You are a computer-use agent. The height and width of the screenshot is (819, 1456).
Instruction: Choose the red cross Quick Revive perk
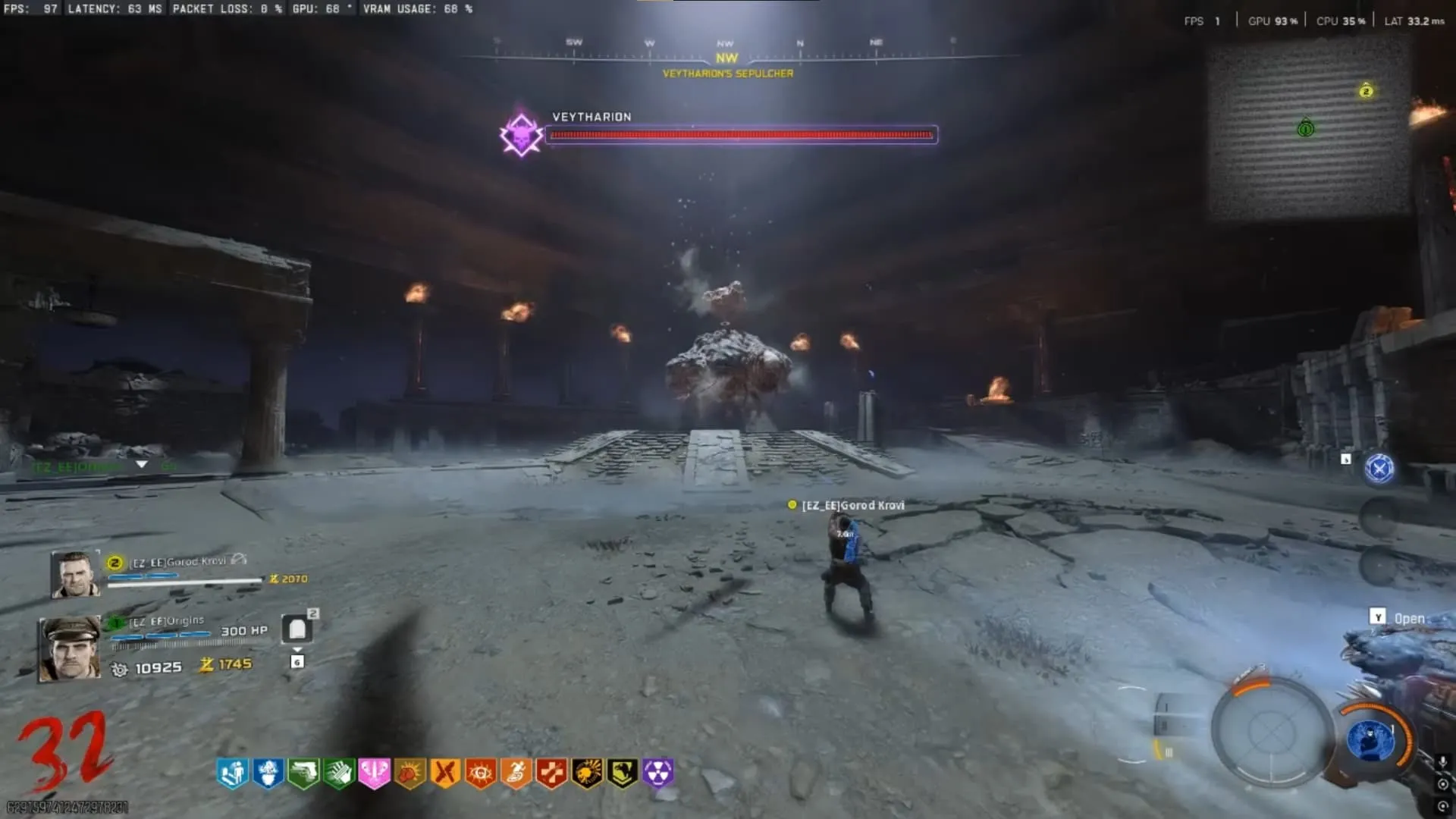tap(551, 773)
